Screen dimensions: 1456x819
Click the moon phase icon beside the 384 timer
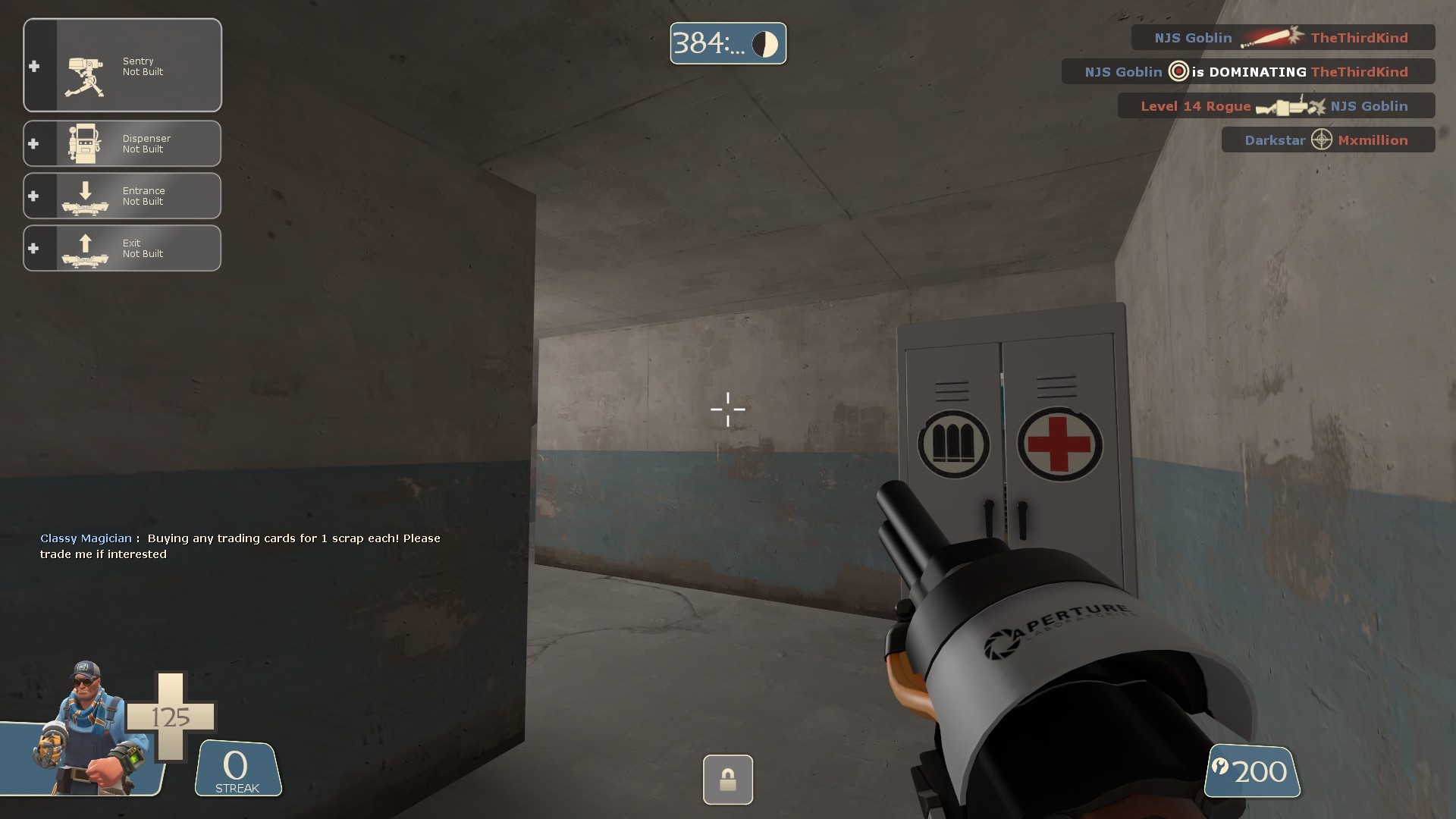tap(765, 43)
